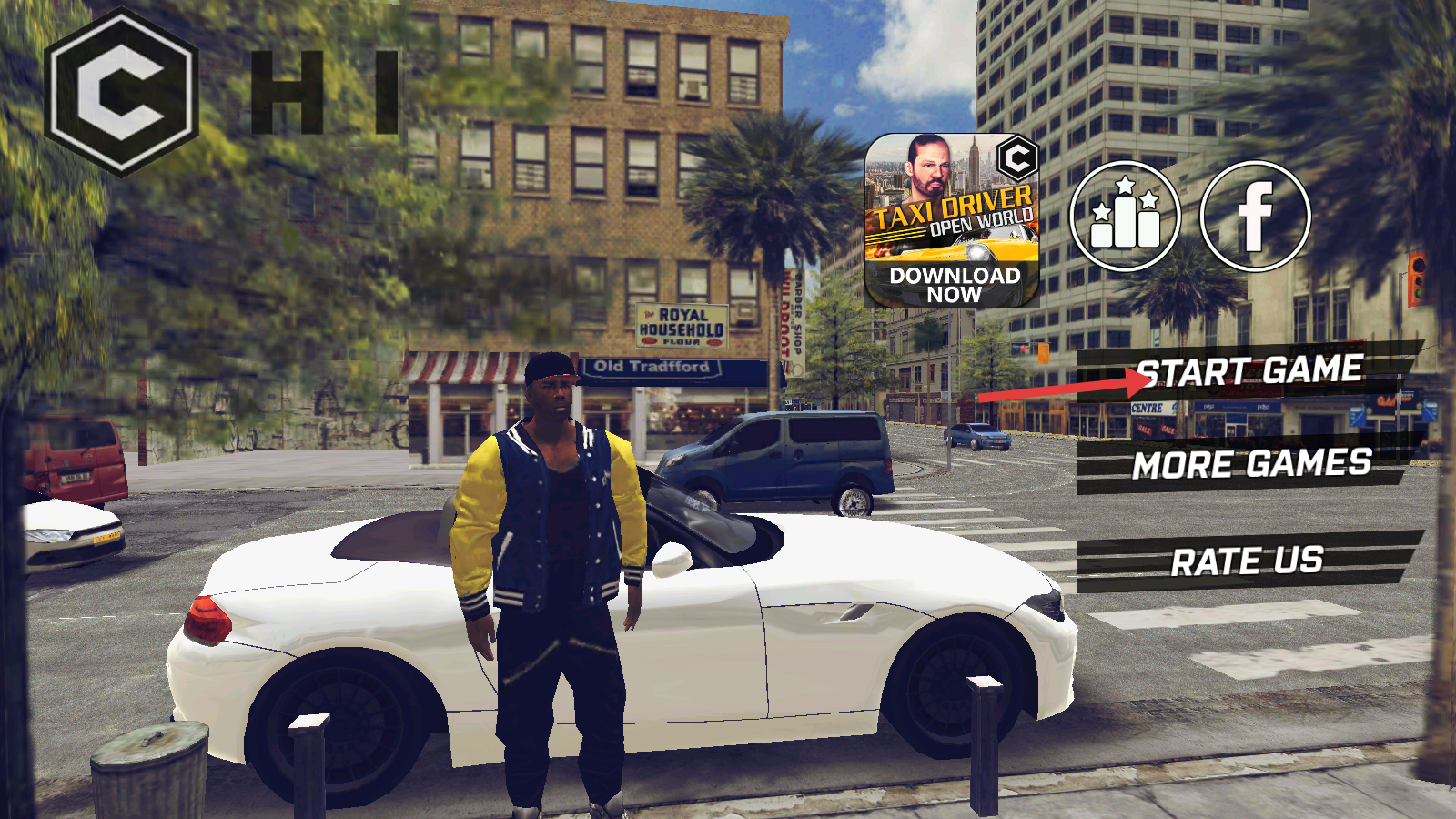Screen dimensions: 1456x819
Task: Select the RATE US option
Action: click(1247, 561)
